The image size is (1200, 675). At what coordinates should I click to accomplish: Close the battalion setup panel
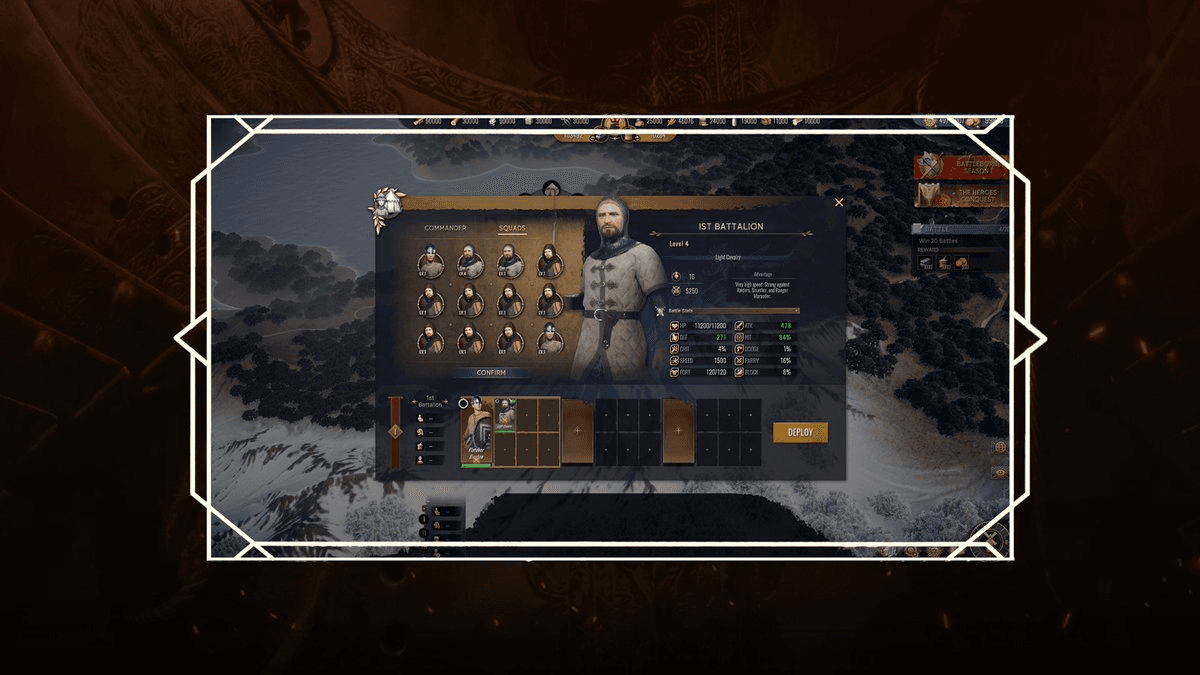839,202
